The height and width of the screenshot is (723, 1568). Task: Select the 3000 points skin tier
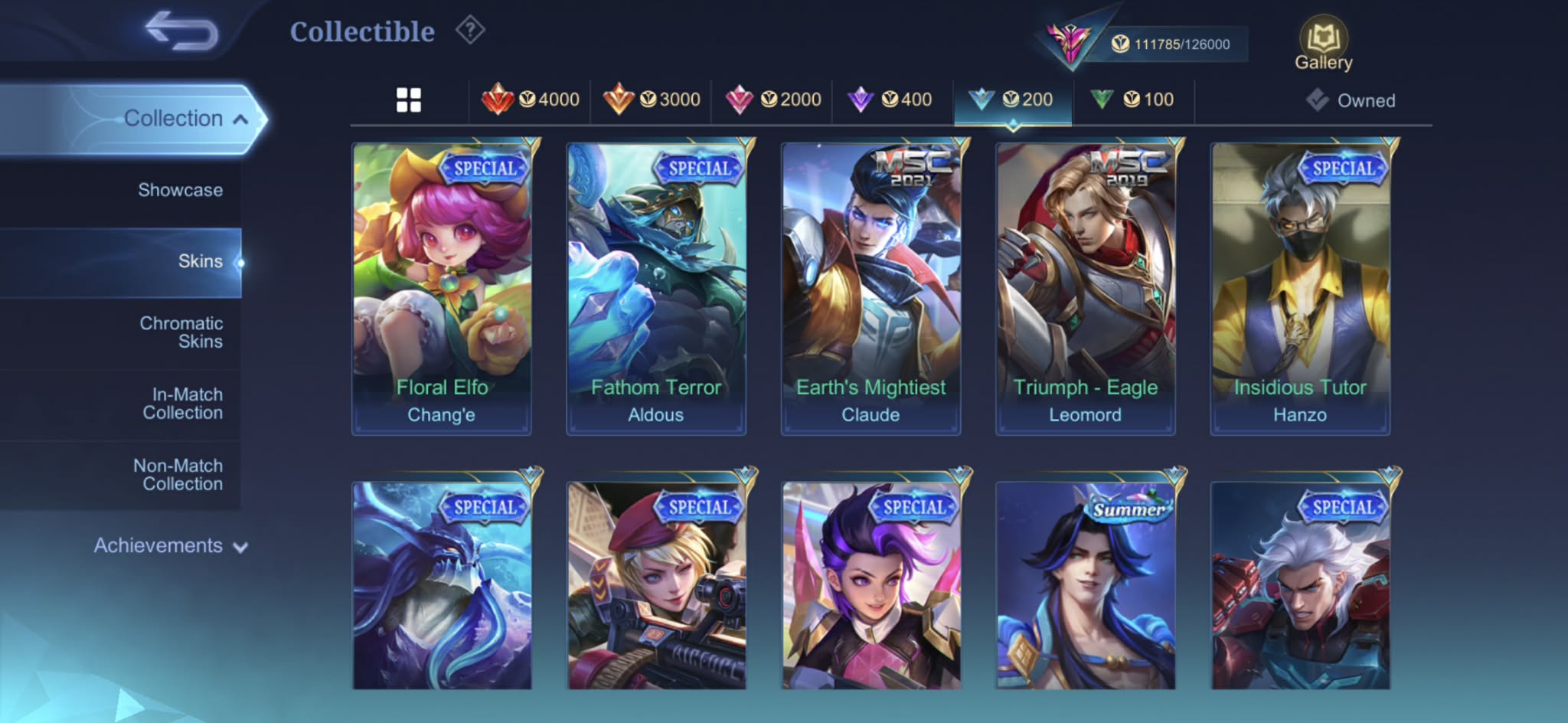pos(652,100)
